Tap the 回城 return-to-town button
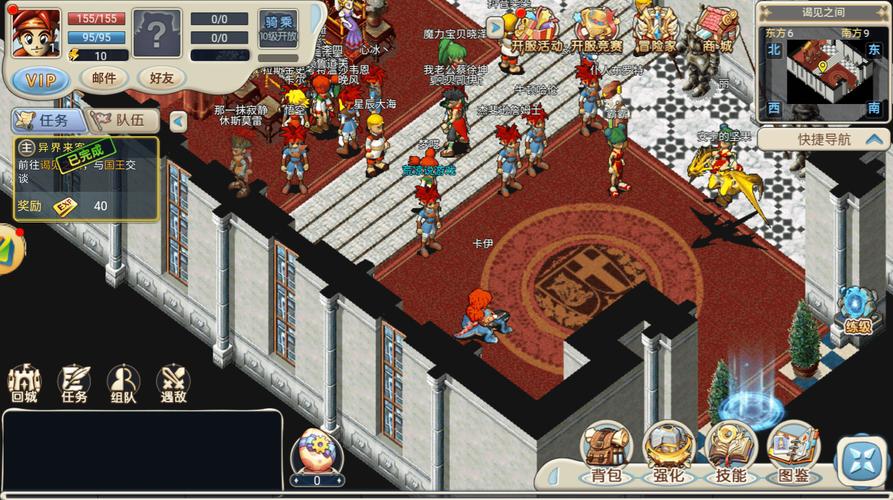The height and width of the screenshot is (500, 893). tap(24, 385)
